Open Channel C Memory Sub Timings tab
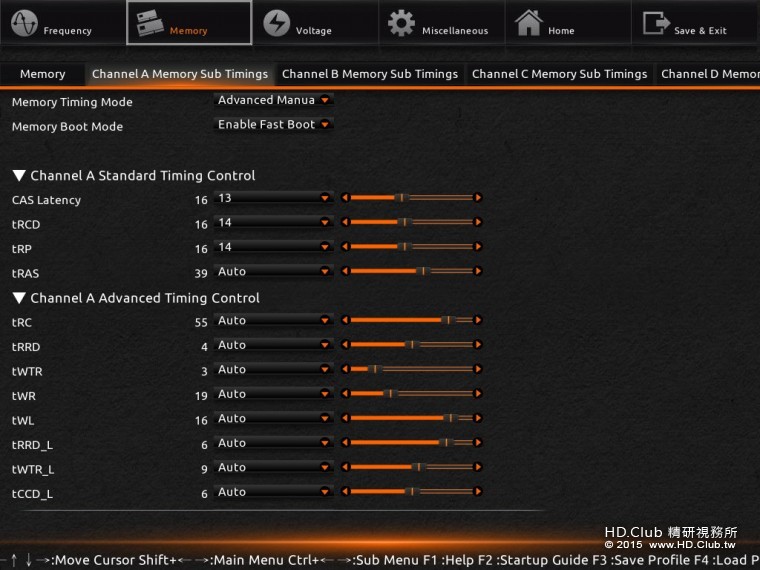This screenshot has width=760, height=570. [x=559, y=74]
